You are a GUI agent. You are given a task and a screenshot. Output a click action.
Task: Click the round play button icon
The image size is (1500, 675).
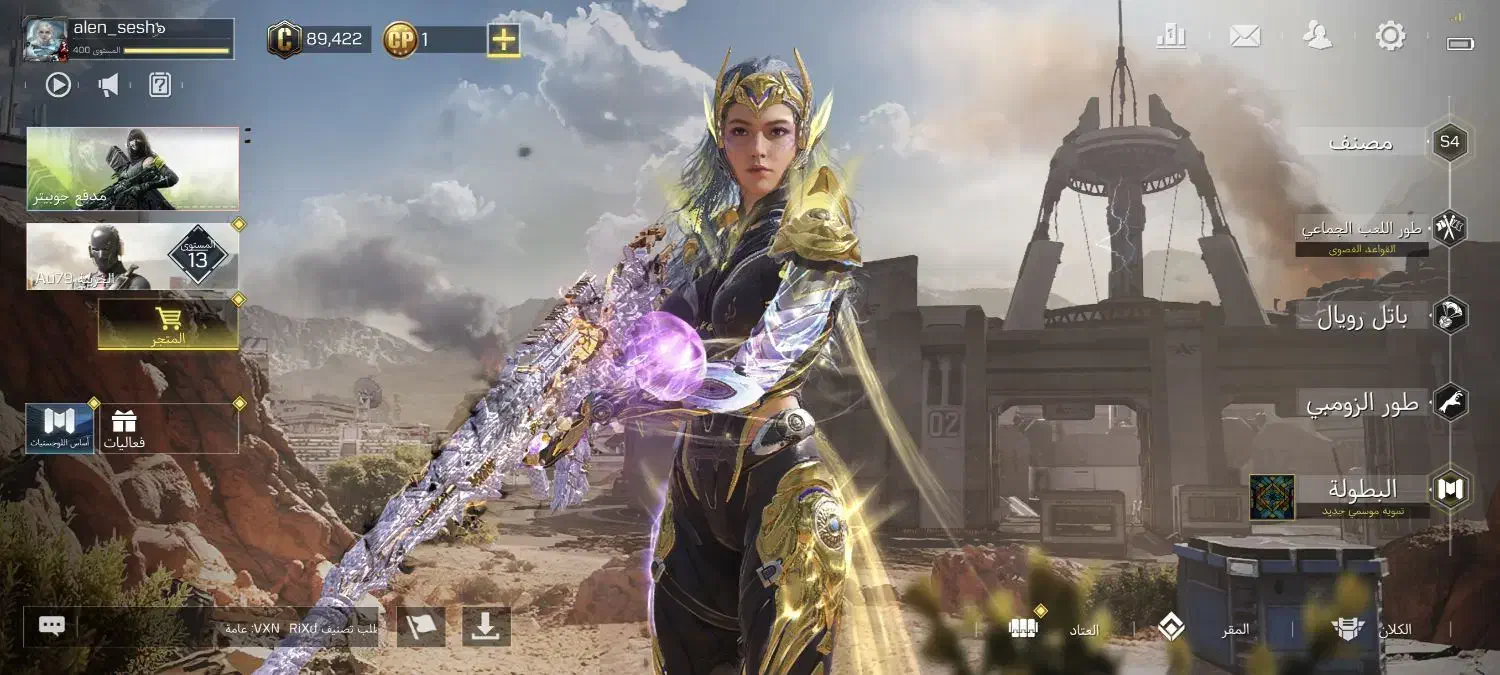pos(58,85)
